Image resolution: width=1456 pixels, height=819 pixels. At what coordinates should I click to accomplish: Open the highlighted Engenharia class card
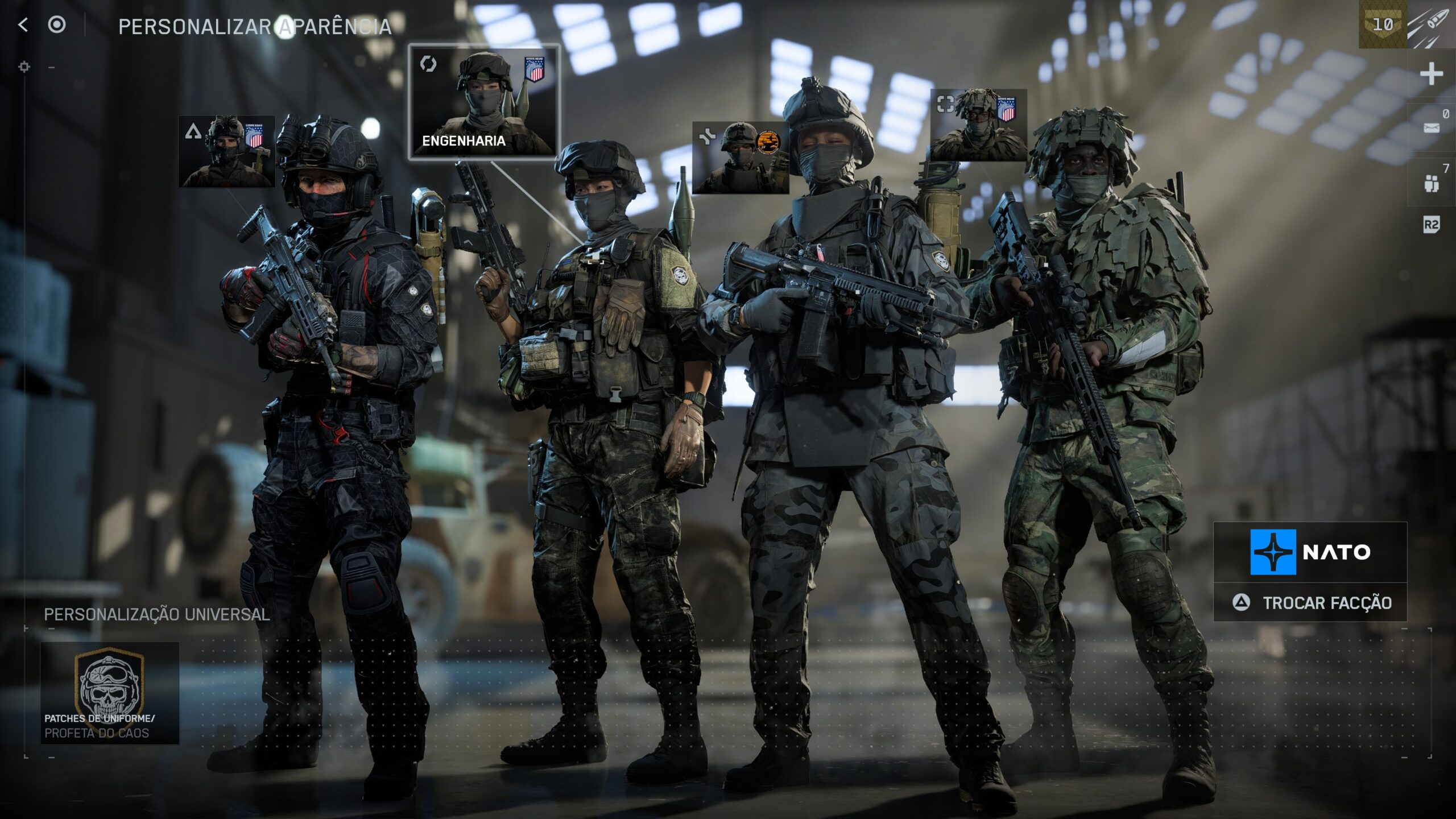point(484,102)
